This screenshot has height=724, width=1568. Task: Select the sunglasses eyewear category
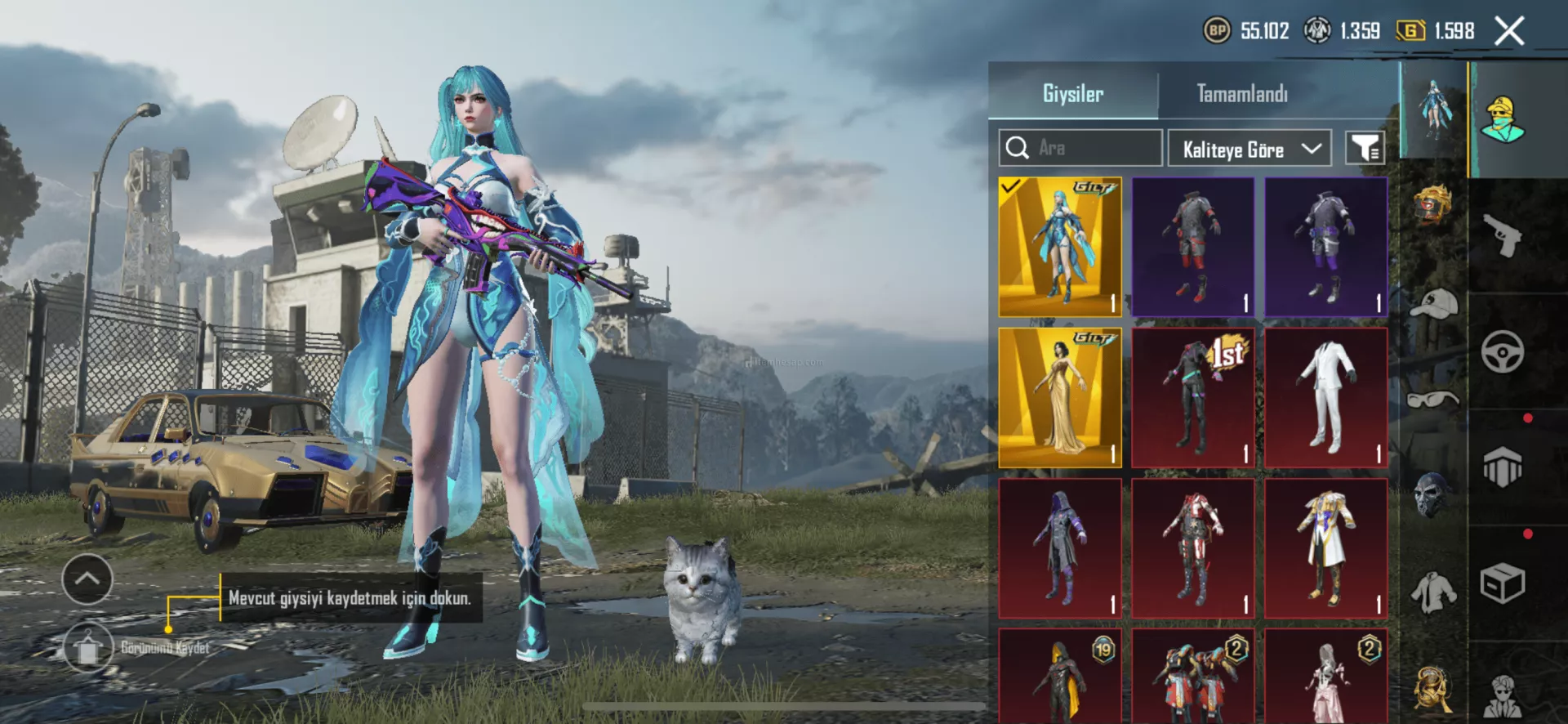pos(1434,400)
